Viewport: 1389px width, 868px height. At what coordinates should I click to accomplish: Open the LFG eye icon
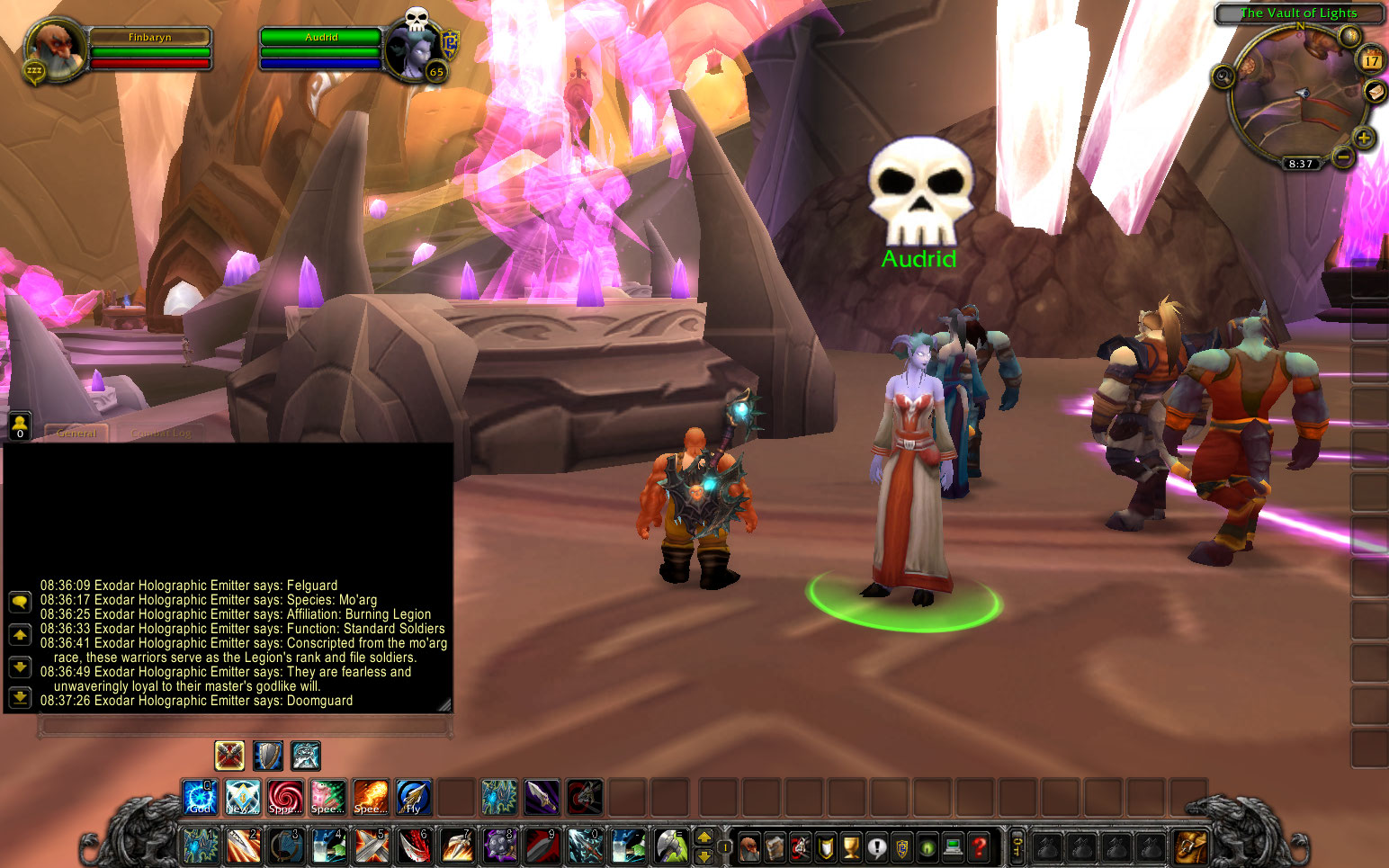click(927, 848)
